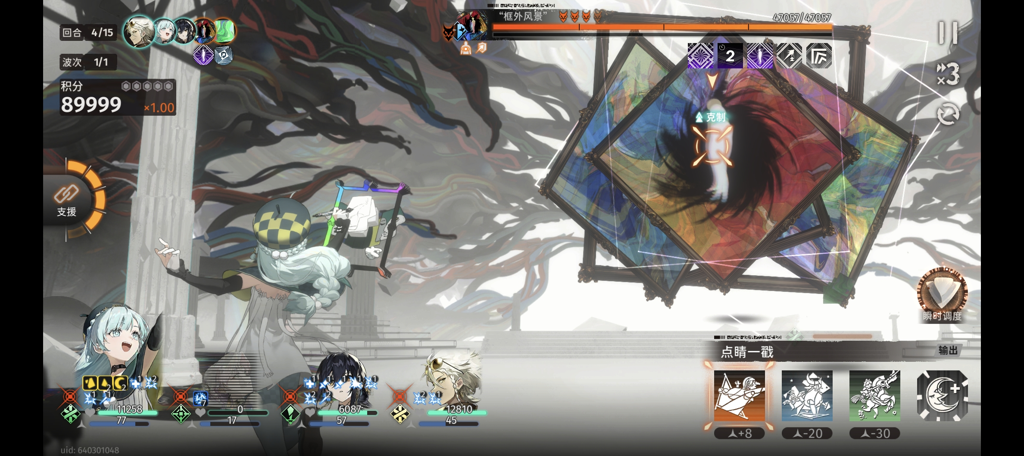The height and width of the screenshot is (456, 1024).
Task: Toggle the x3 battle speed
Action: tap(947, 74)
